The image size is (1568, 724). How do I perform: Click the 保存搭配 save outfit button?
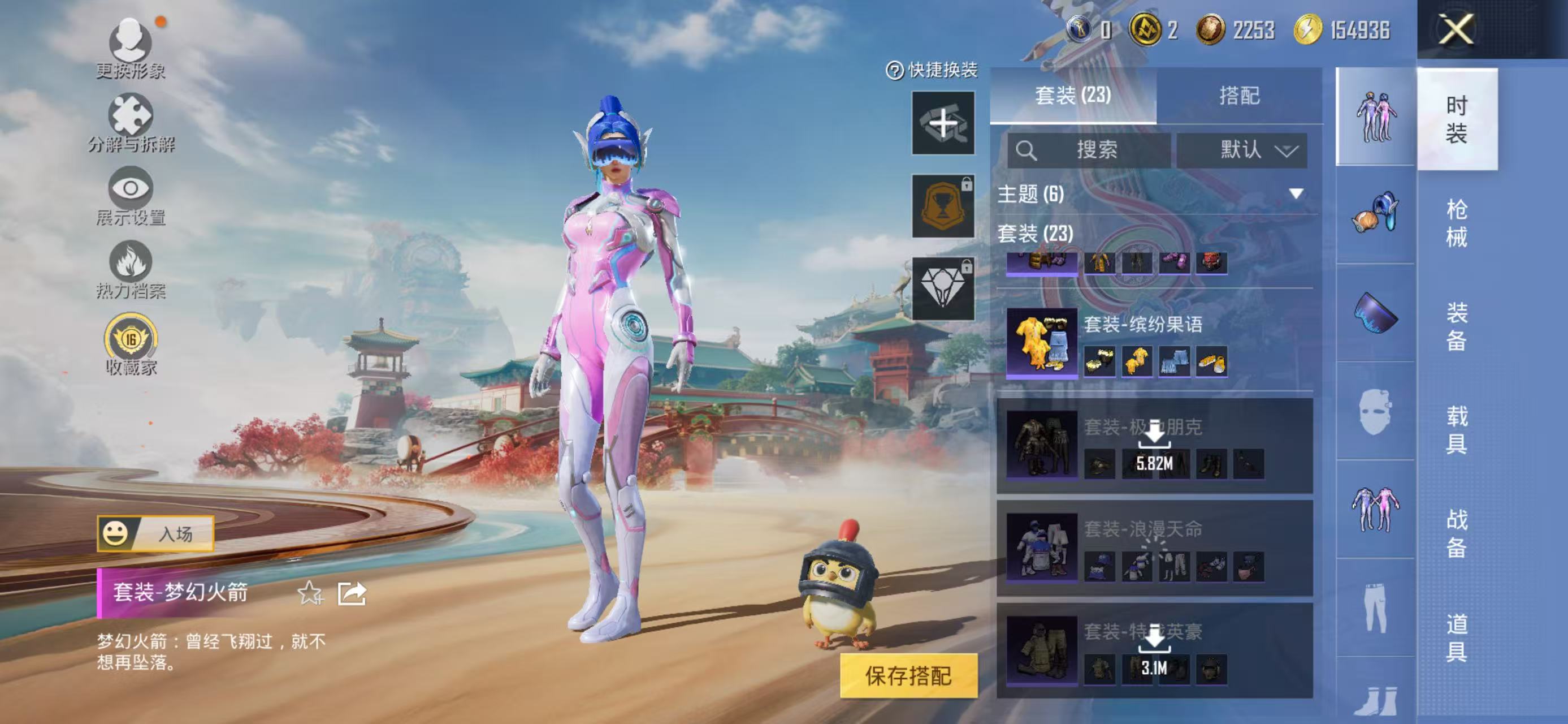908,675
